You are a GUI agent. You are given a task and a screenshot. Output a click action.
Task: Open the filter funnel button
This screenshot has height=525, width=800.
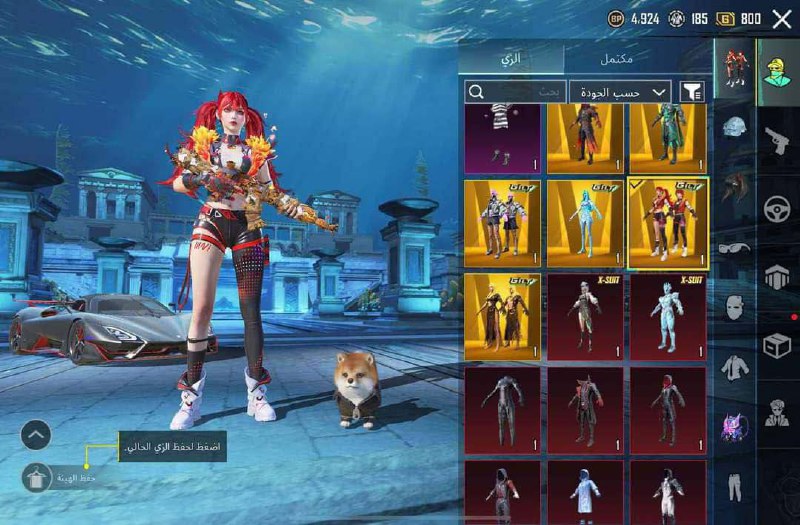tap(692, 91)
